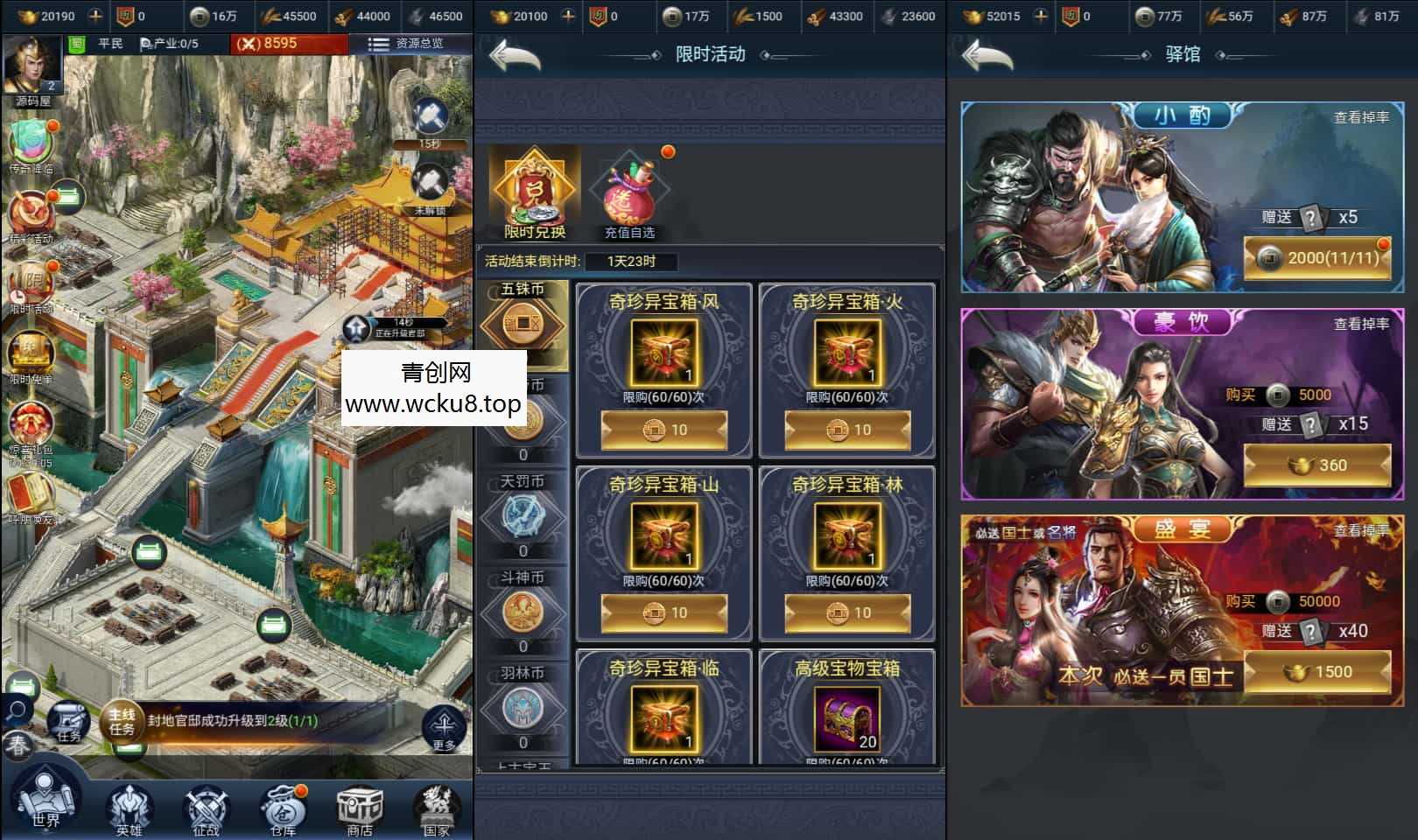
Task: Open the 资源总览 resource overview
Action: [407, 43]
